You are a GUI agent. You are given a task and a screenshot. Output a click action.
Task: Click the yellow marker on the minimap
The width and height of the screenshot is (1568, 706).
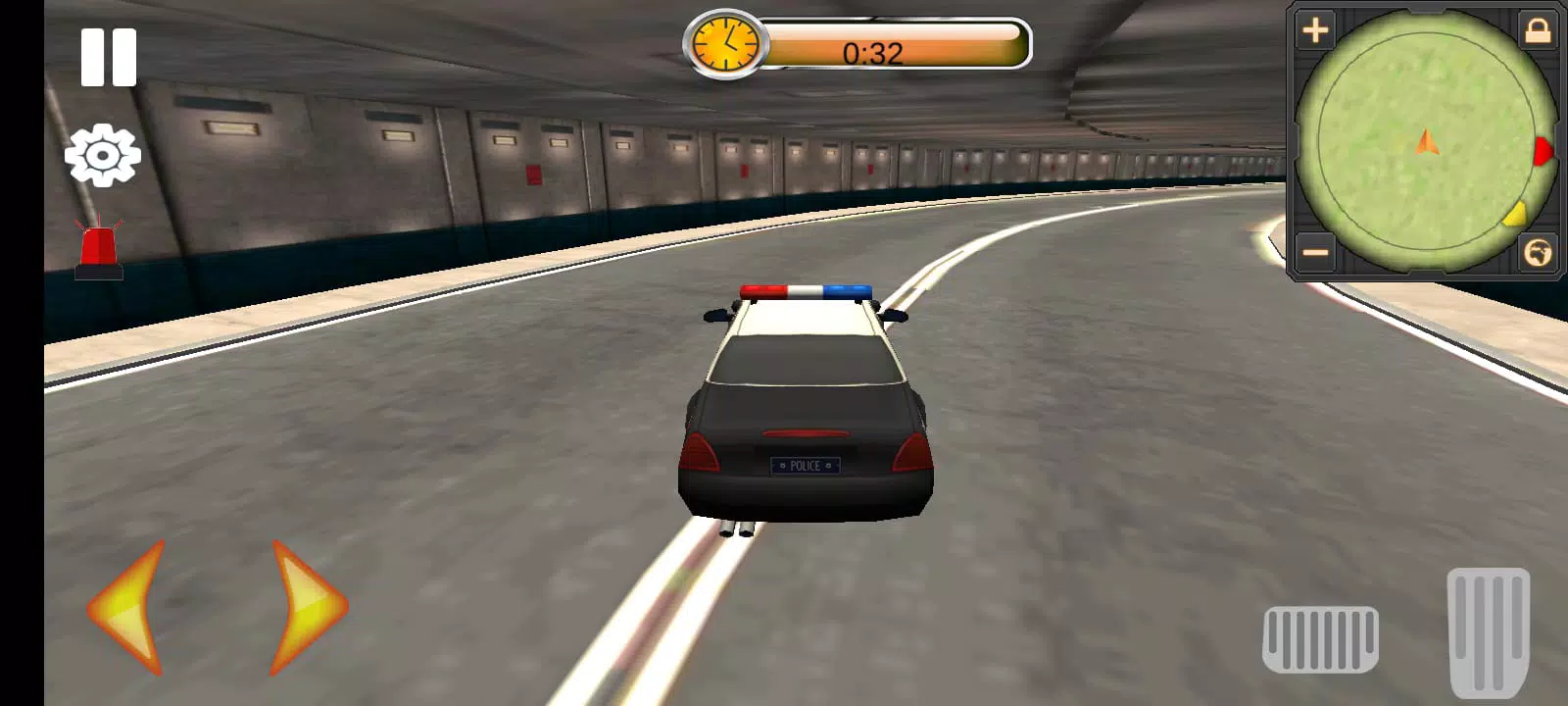[x=1517, y=214]
